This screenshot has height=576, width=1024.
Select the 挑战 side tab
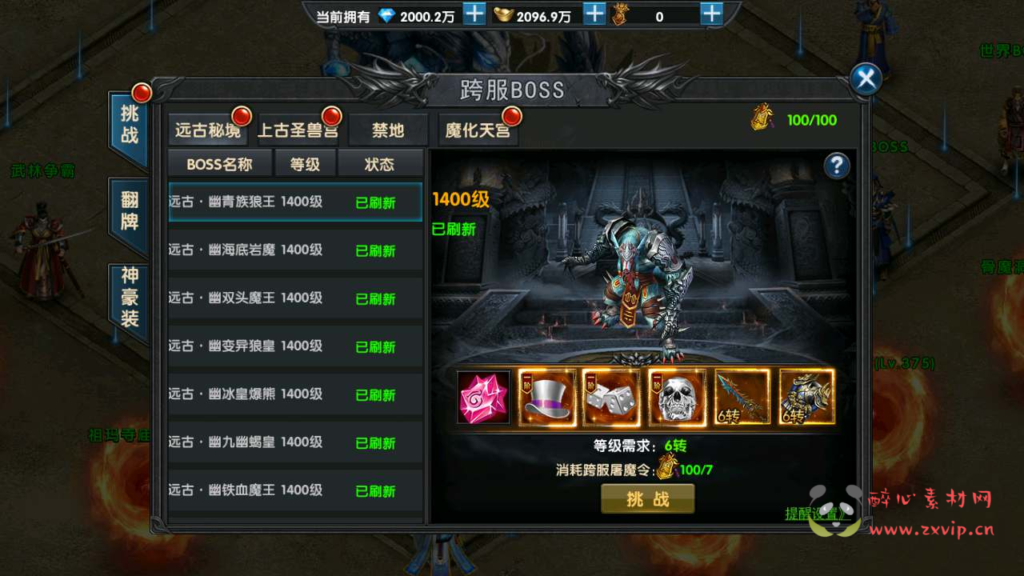pyautogui.click(x=130, y=123)
